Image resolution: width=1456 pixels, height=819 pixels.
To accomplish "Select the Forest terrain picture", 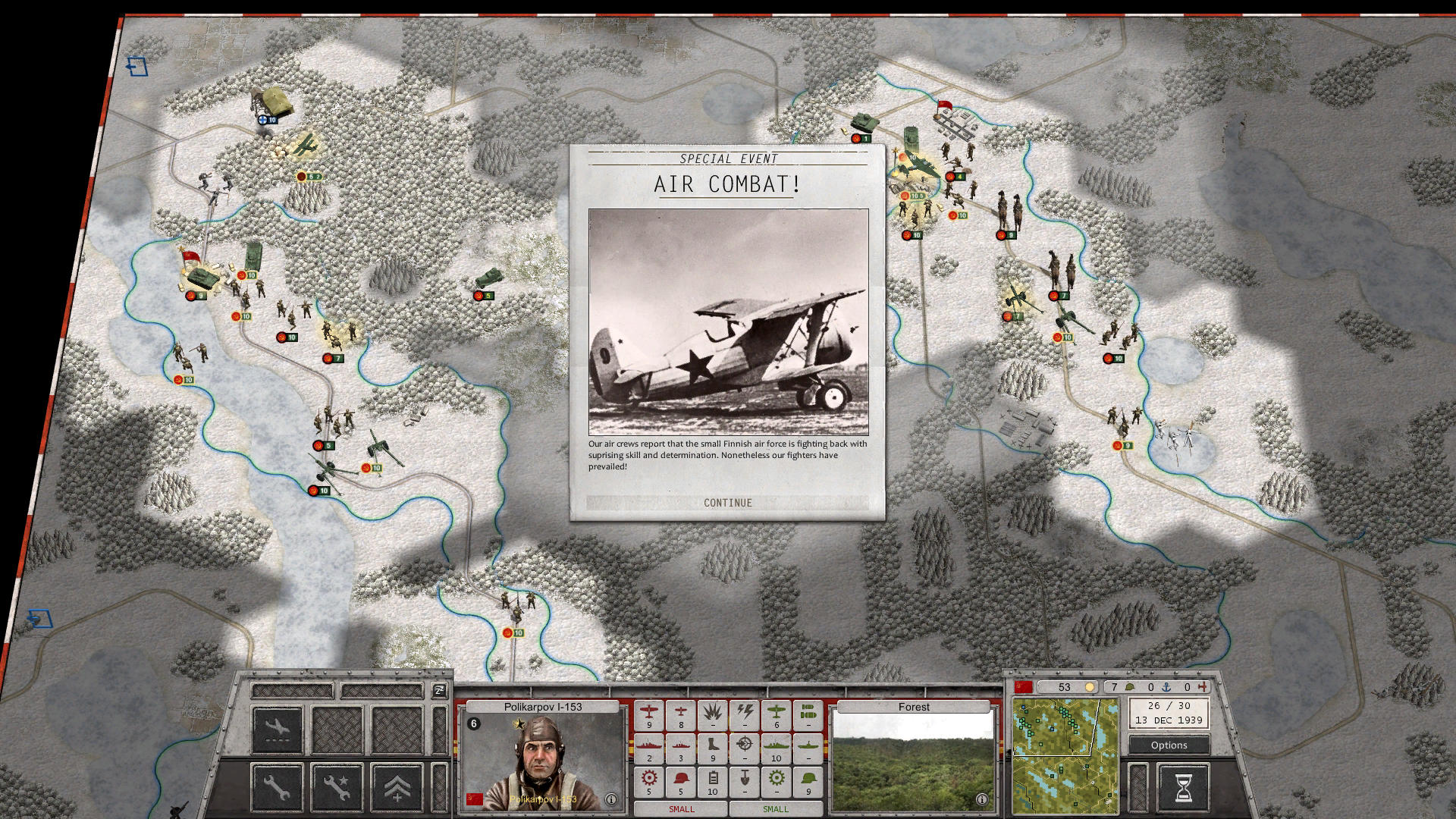I will pos(913,762).
